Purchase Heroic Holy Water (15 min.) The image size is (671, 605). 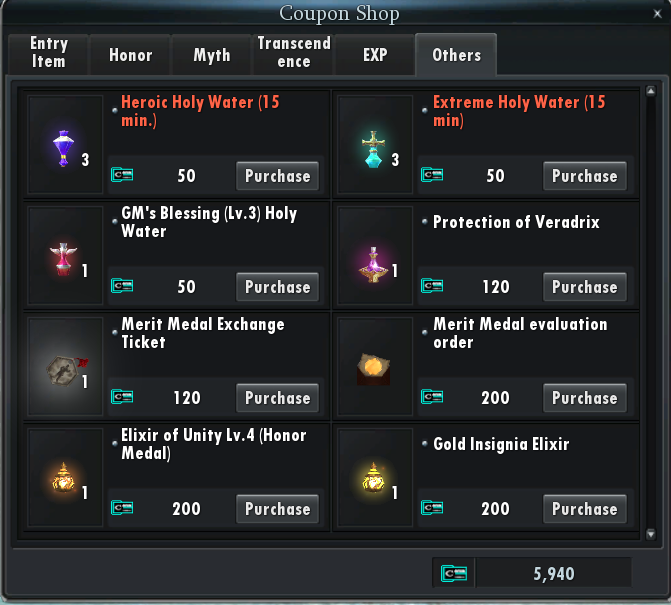[277, 176]
